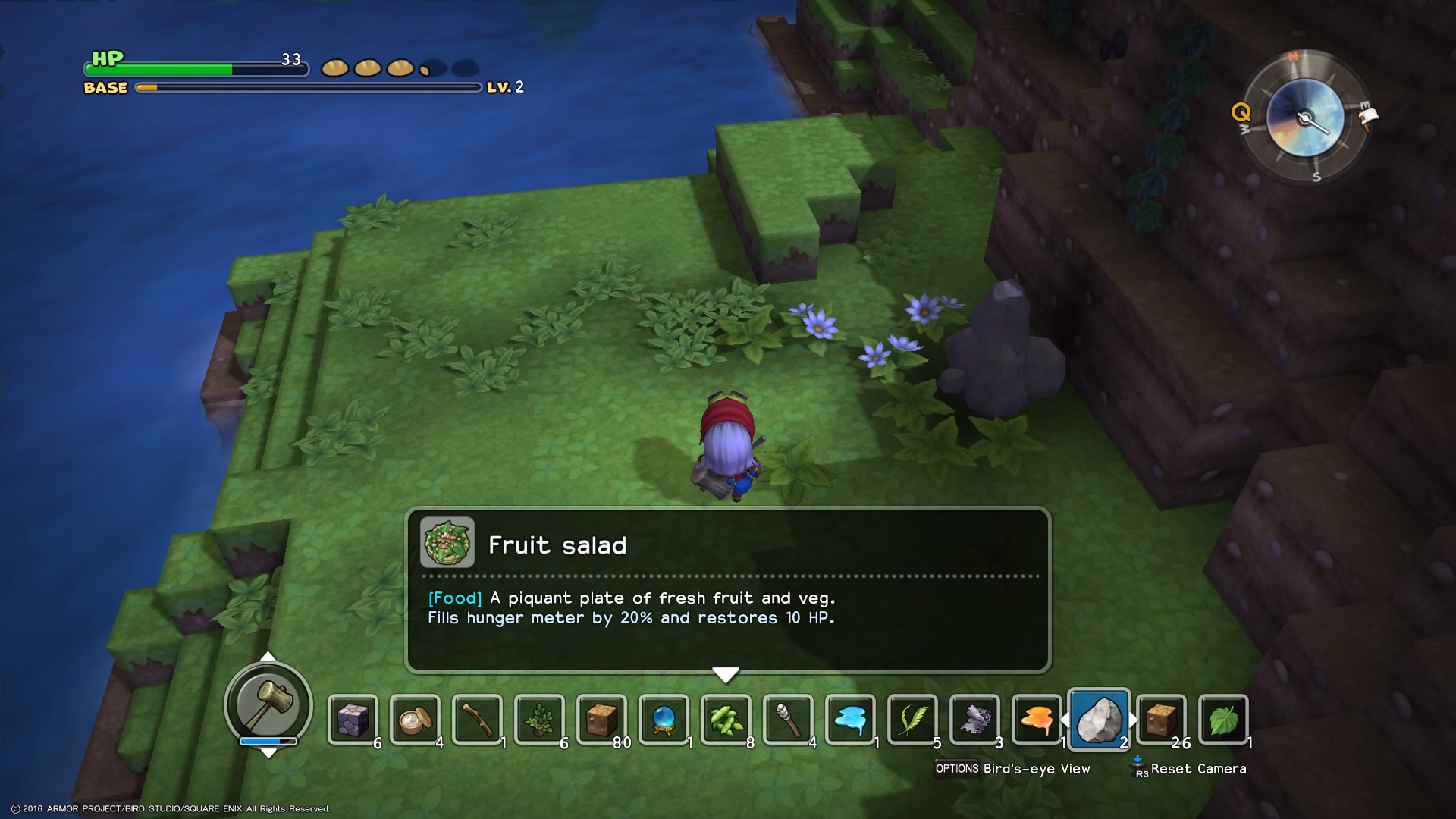Select the earth block stack of 80
The image size is (1456, 819).
pyautogui.click(x=601, y=719)
